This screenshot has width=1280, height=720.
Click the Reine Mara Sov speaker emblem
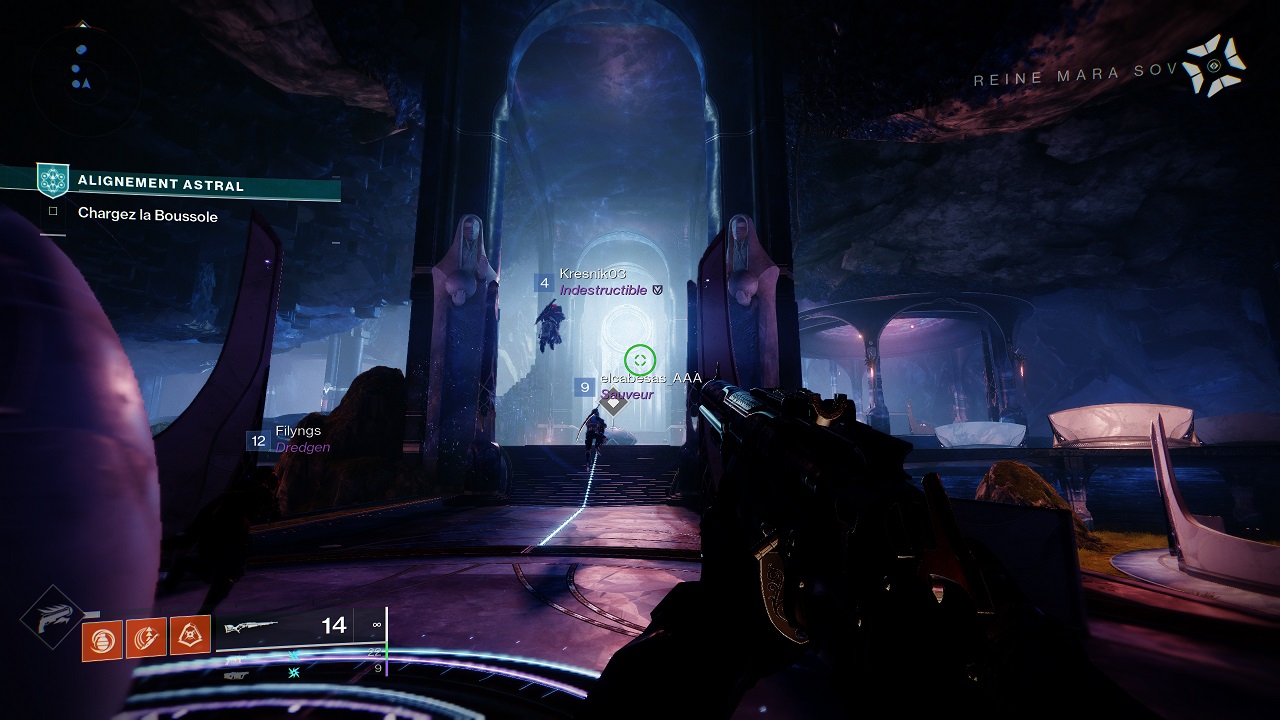point(1214,66)
